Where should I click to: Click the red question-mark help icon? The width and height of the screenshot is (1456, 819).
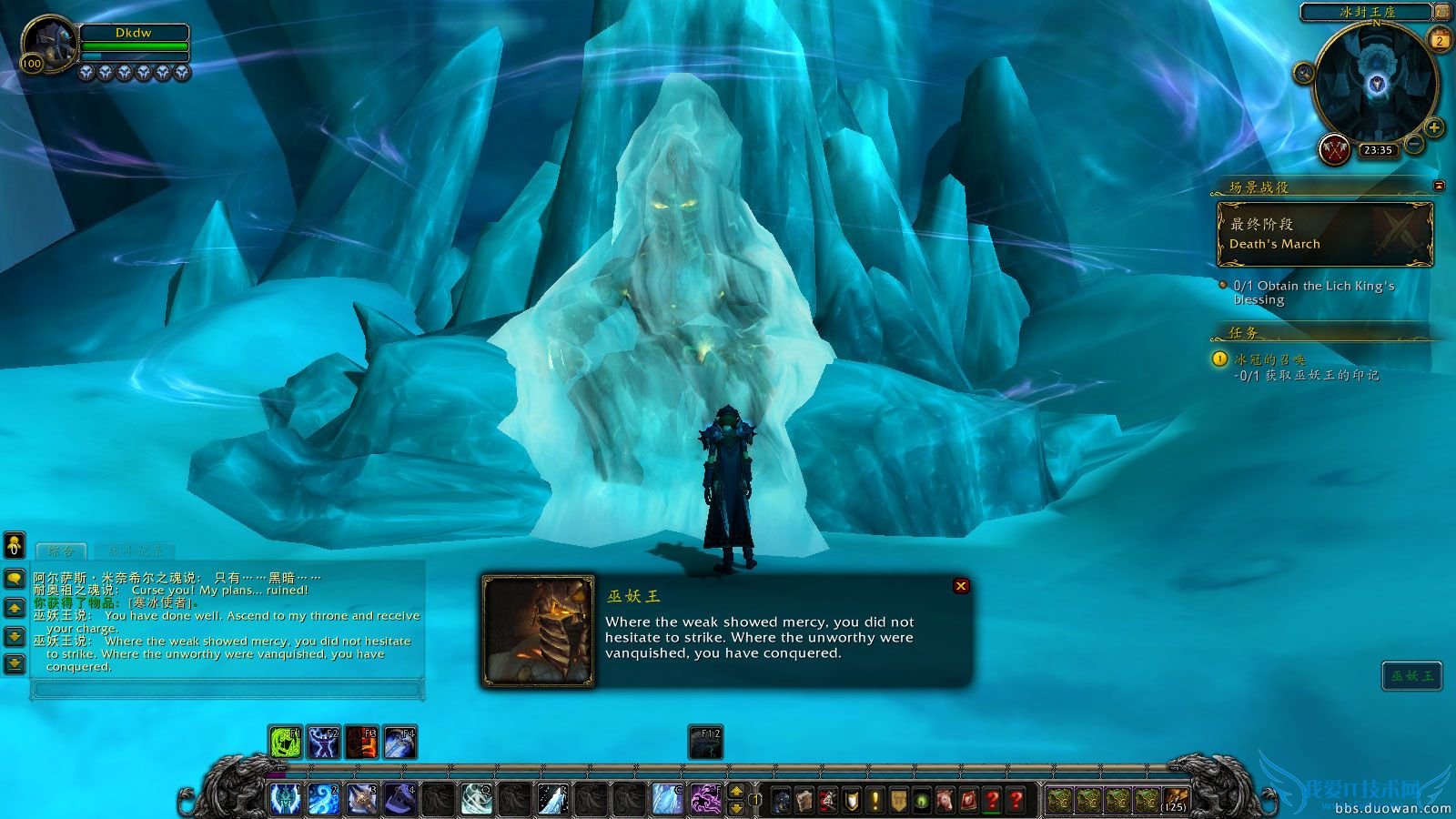(x=992, y=799)
